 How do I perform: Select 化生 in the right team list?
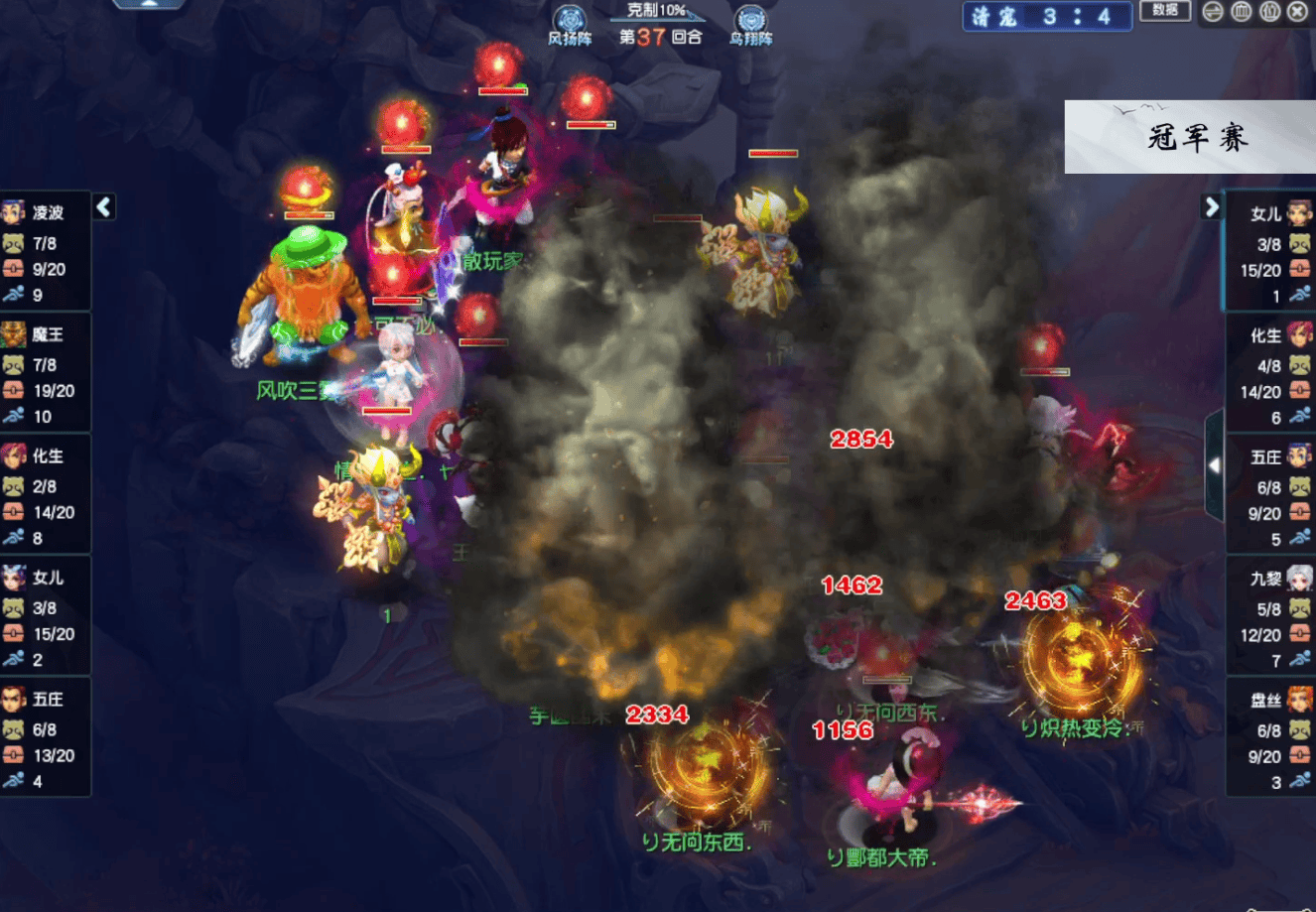point(1271,375)
